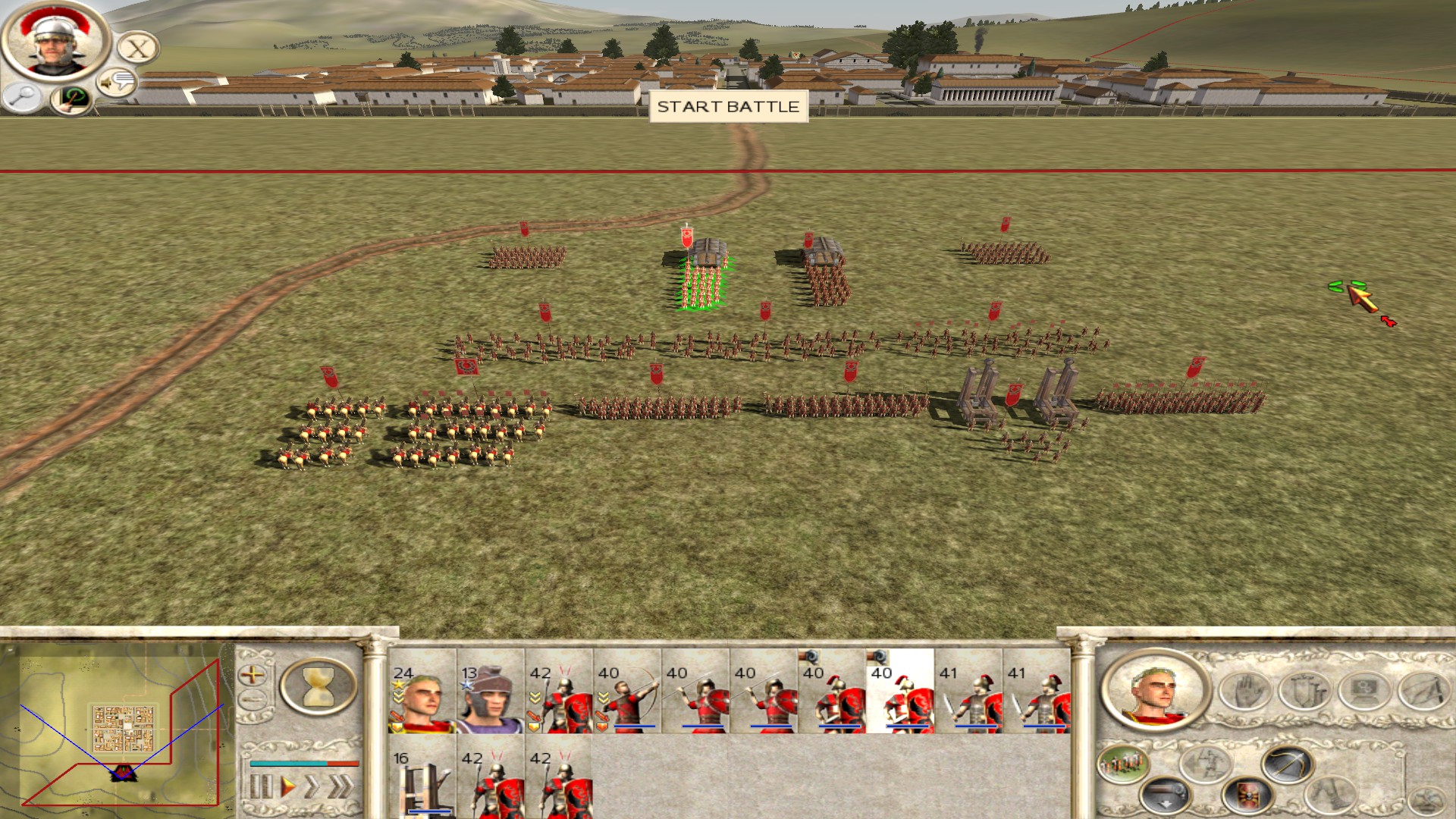
Task: Set battle speed to triple-arrow fastest
Action: click(x=342, y=786)
